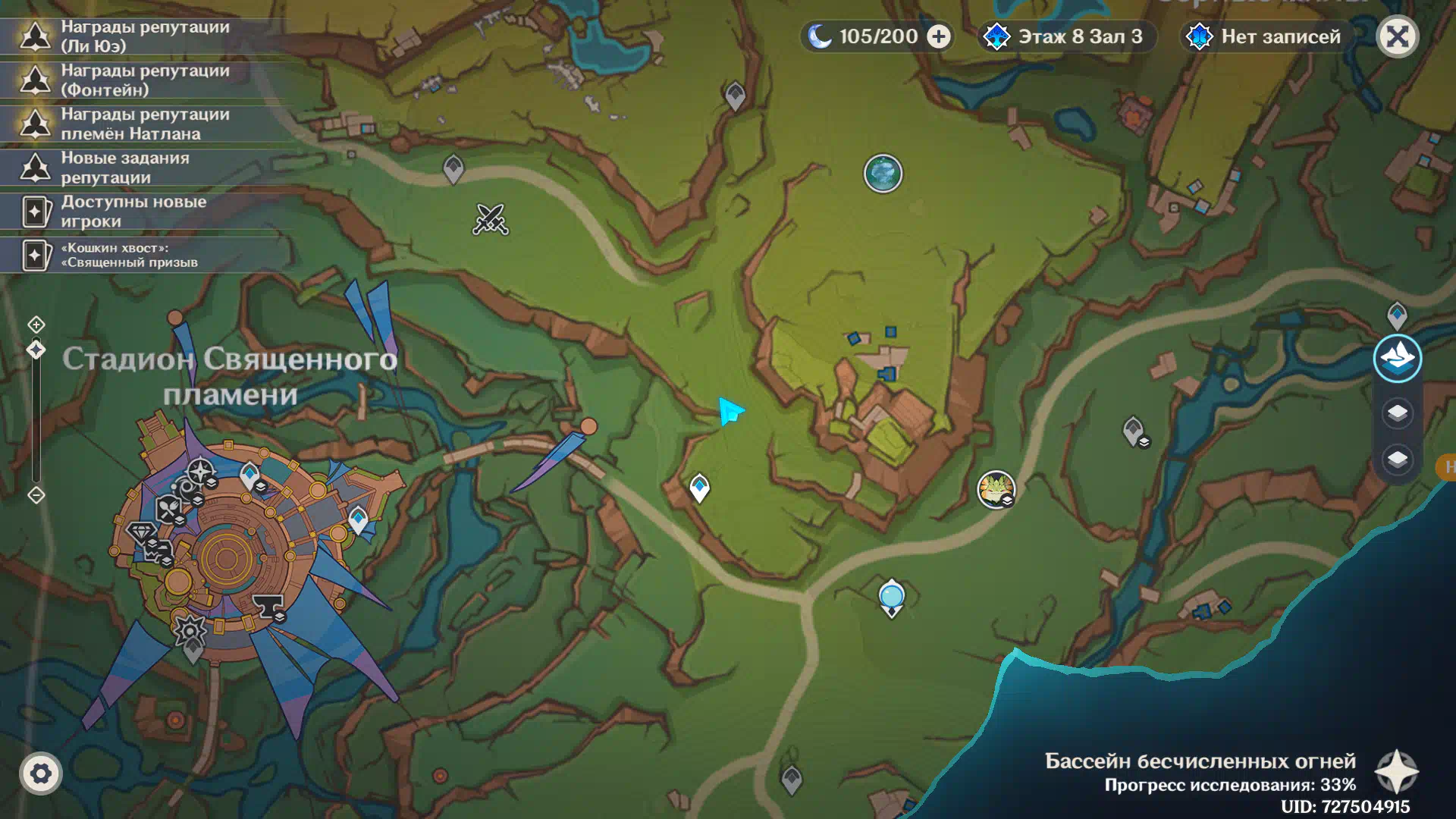Open the region selection star icon
This screenshot has width=1456, height=819.
[1397, 772]
